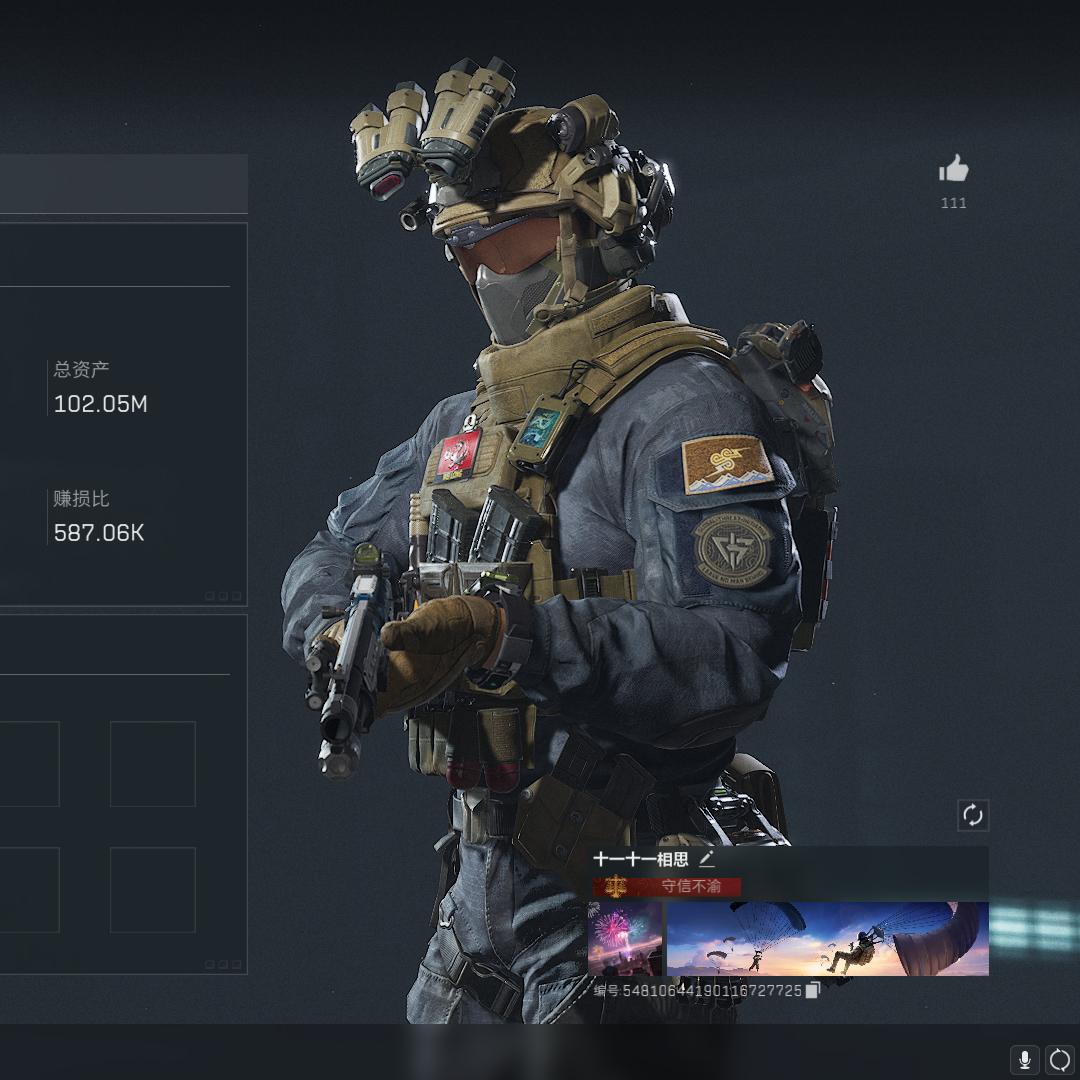Open the fireworks avatar thumbnail

pos(625,938)
